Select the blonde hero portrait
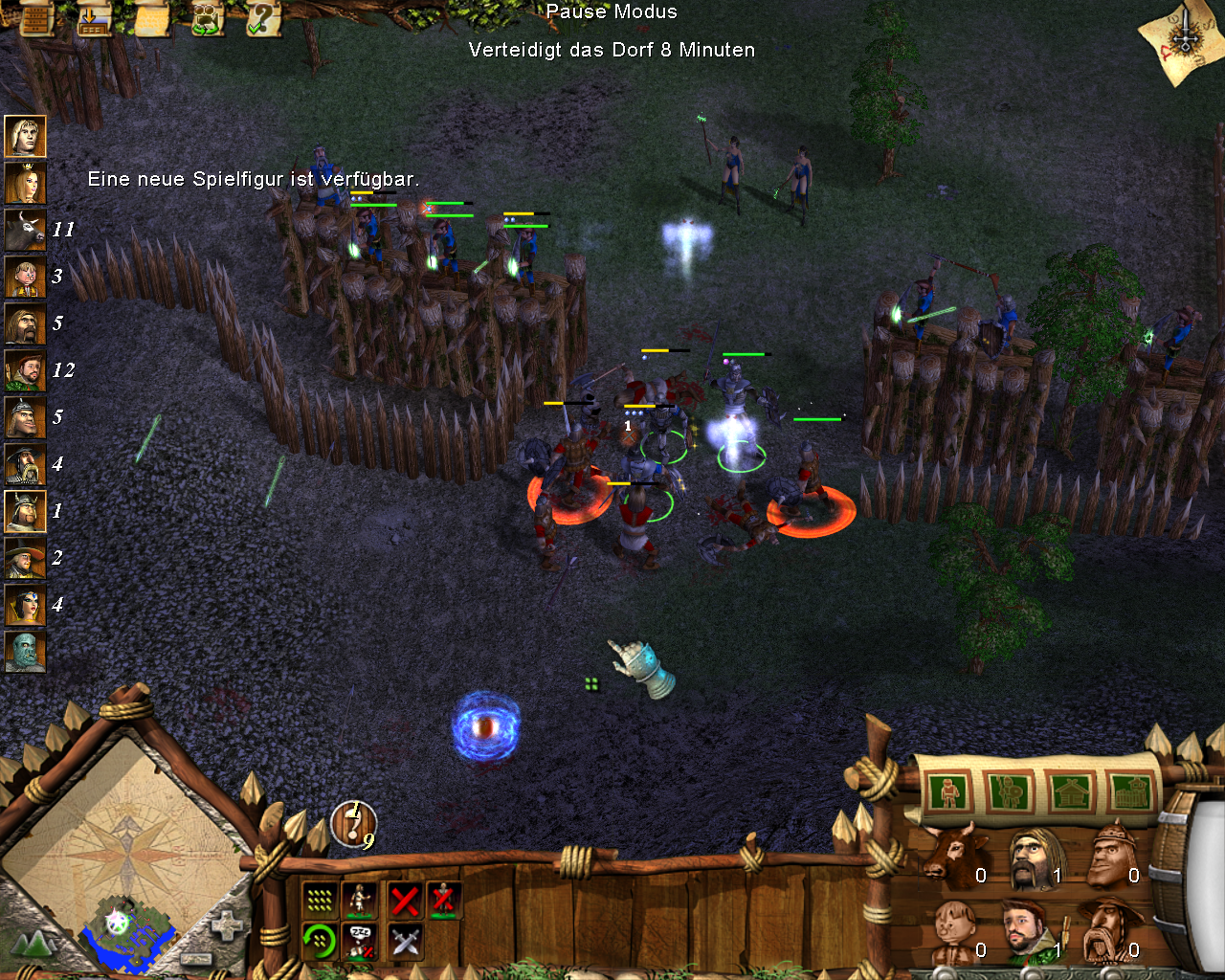Image resolution: width=1225 pixels, height=980 pixels. tap(25, 136)
